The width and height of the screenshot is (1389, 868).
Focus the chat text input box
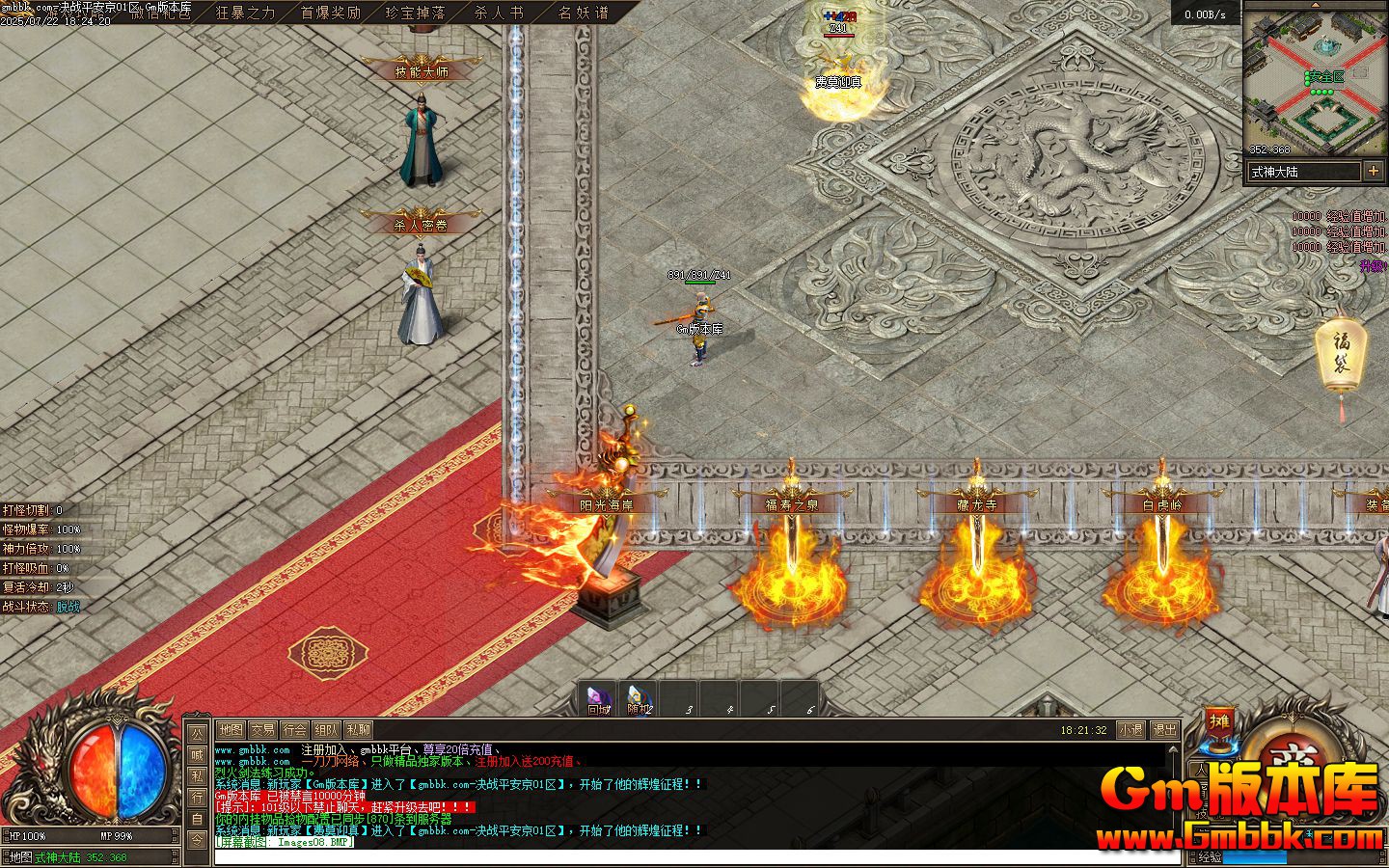tap(675, 856)
